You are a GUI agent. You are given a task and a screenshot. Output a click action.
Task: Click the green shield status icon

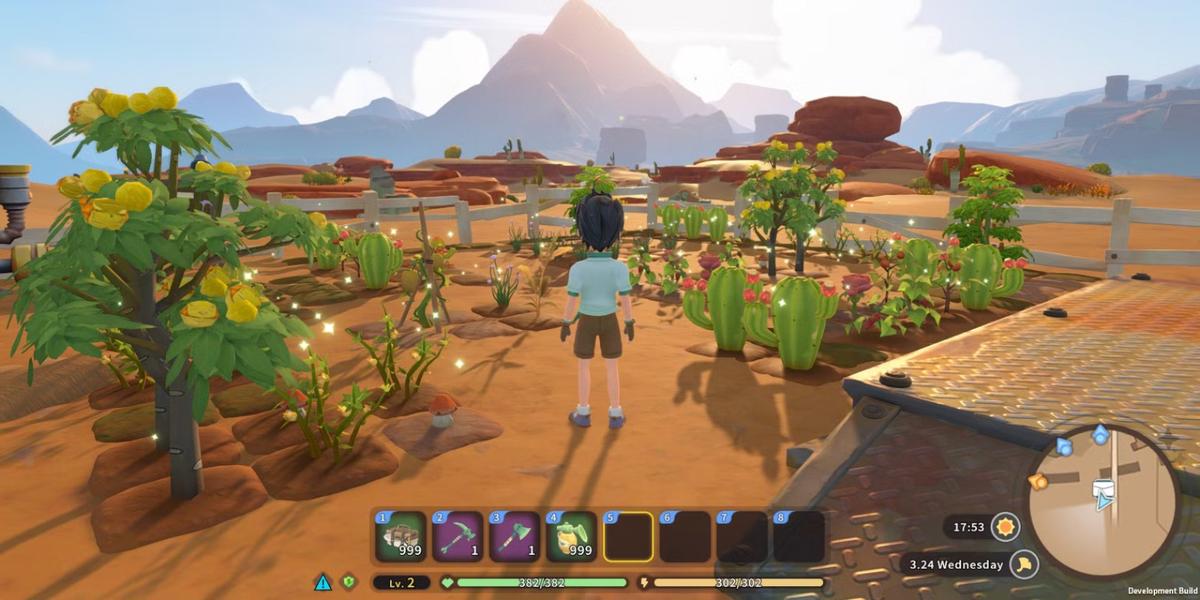click(x=349, y=582)
